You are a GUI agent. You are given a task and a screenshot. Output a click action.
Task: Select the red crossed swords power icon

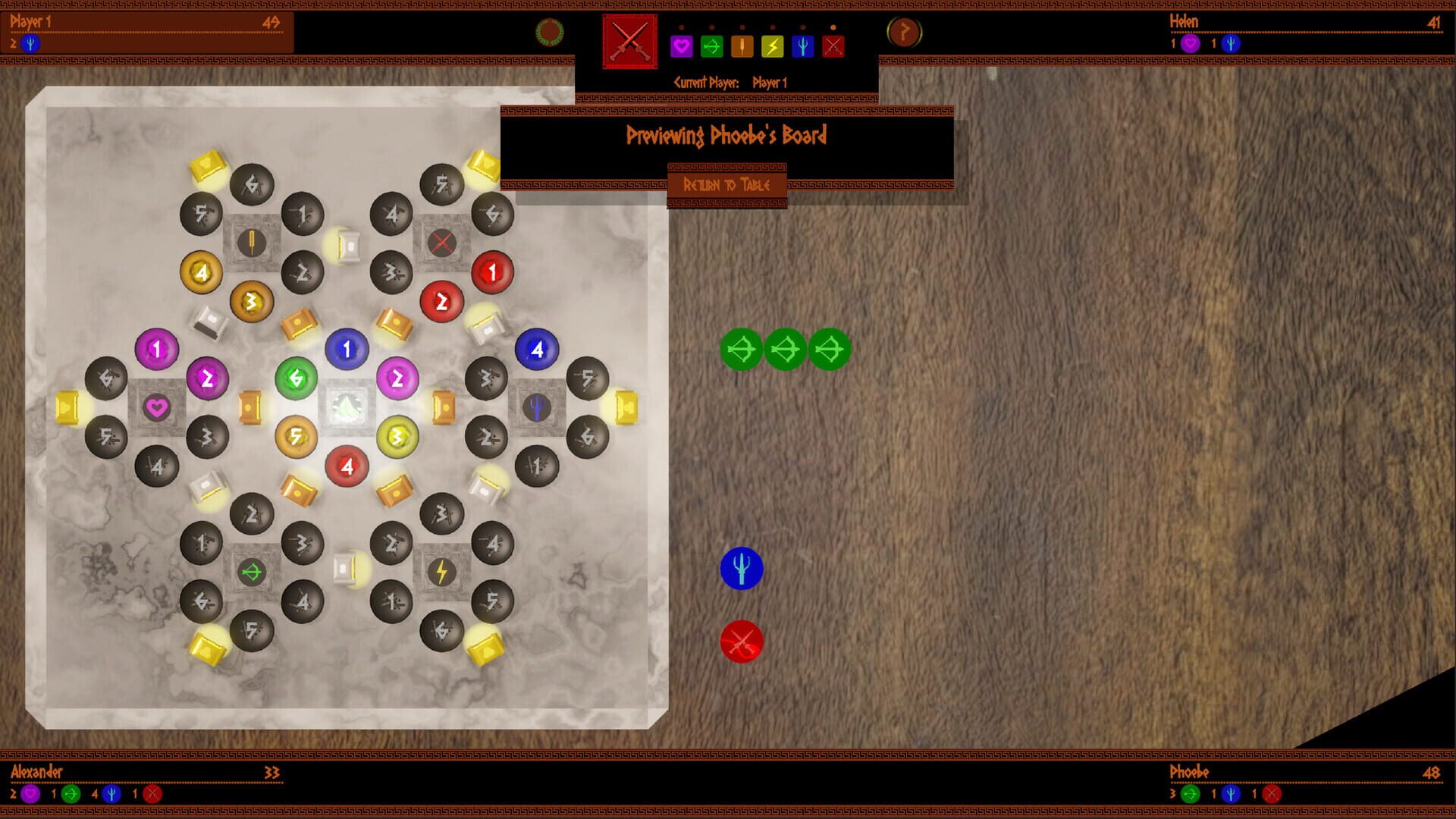tap(833, 48)
